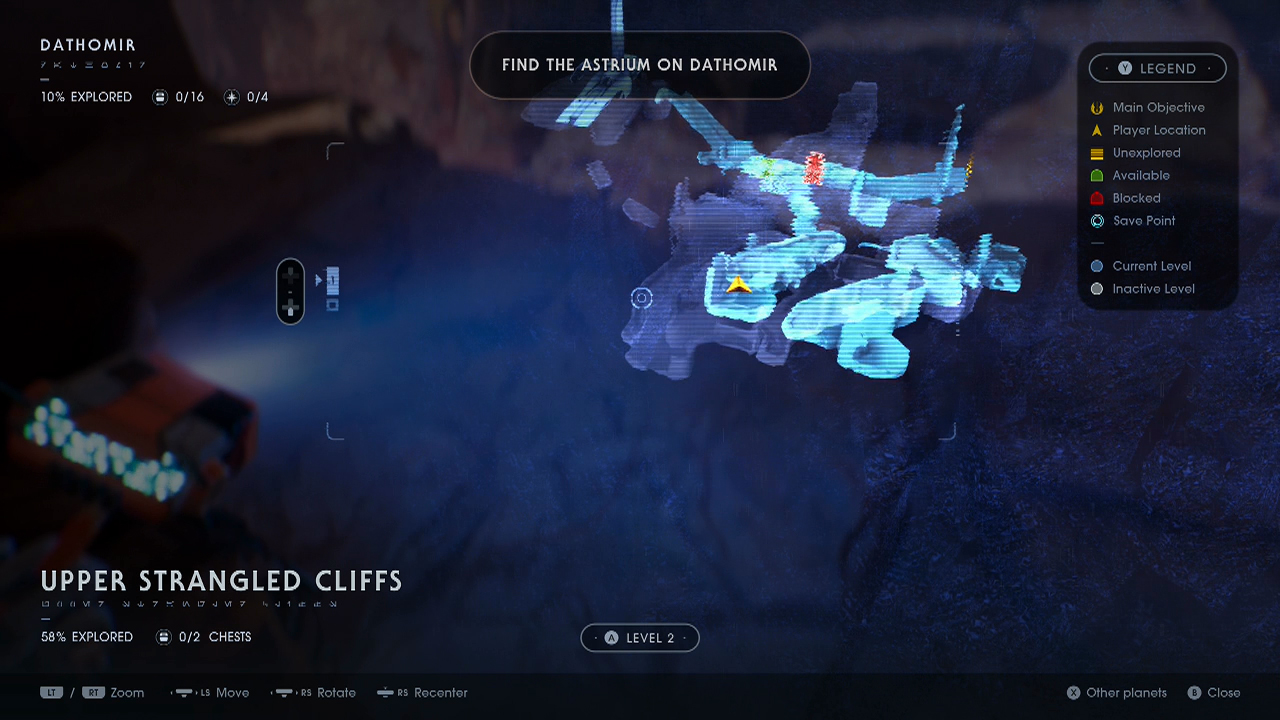Open Other Planets from the bottom bar
This screenshot has width=1280, height=720.
point(1116,692)
